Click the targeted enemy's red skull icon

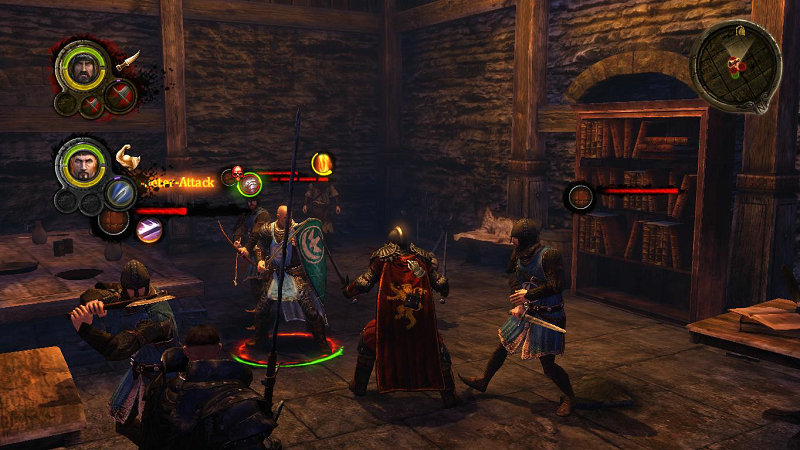(x=238, y=173)
